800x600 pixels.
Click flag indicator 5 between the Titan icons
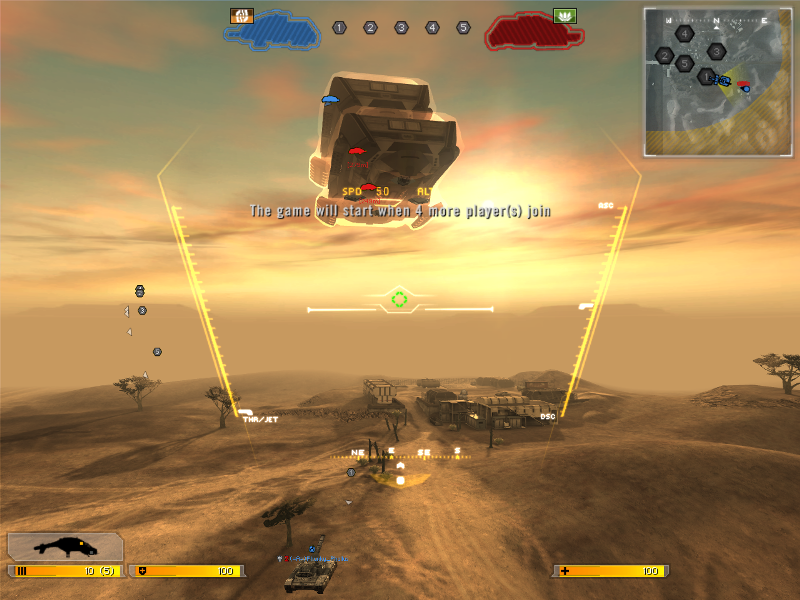tap(463, 28)
